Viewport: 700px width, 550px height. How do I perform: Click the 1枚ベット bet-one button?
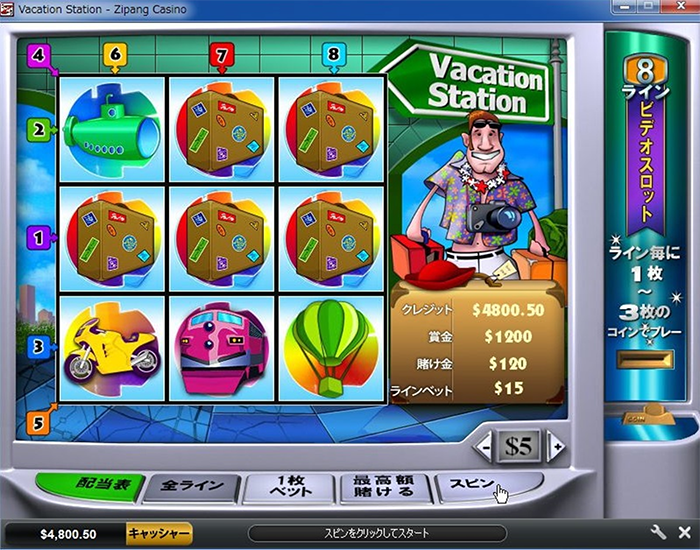289,488
